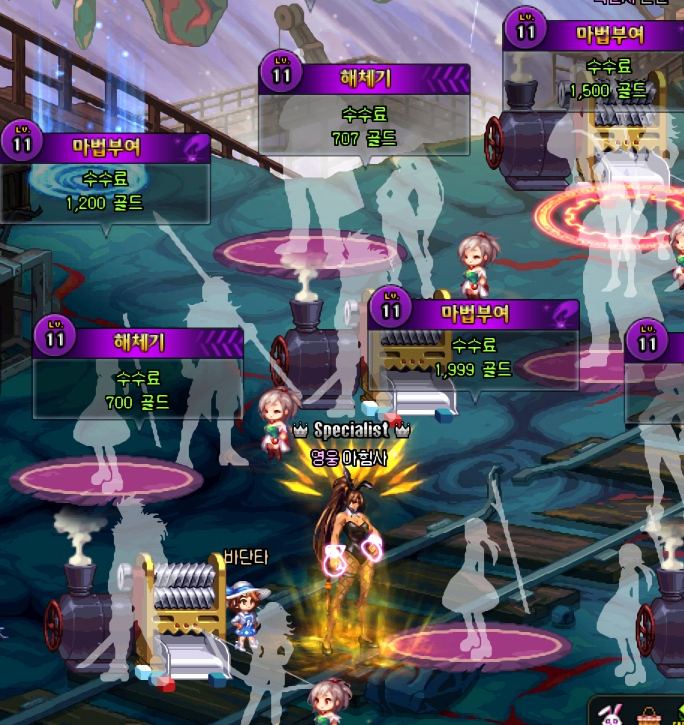
Task: Open the 해체기 shop charging 700 gold
Action: [138, 370]
